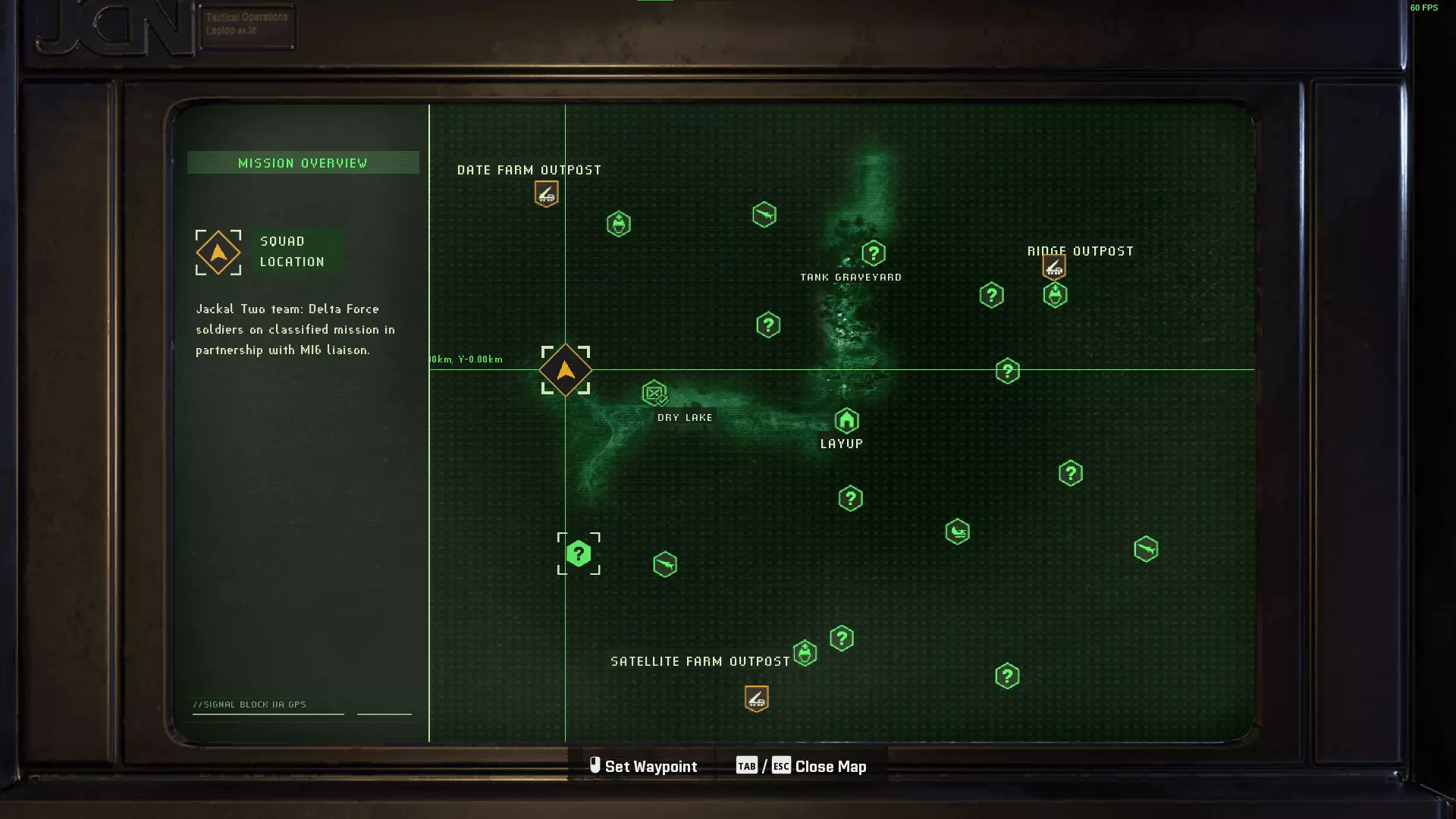
Task: Click the helmet marker near Date Farm Outpost
Action: [x=619, y=224]
